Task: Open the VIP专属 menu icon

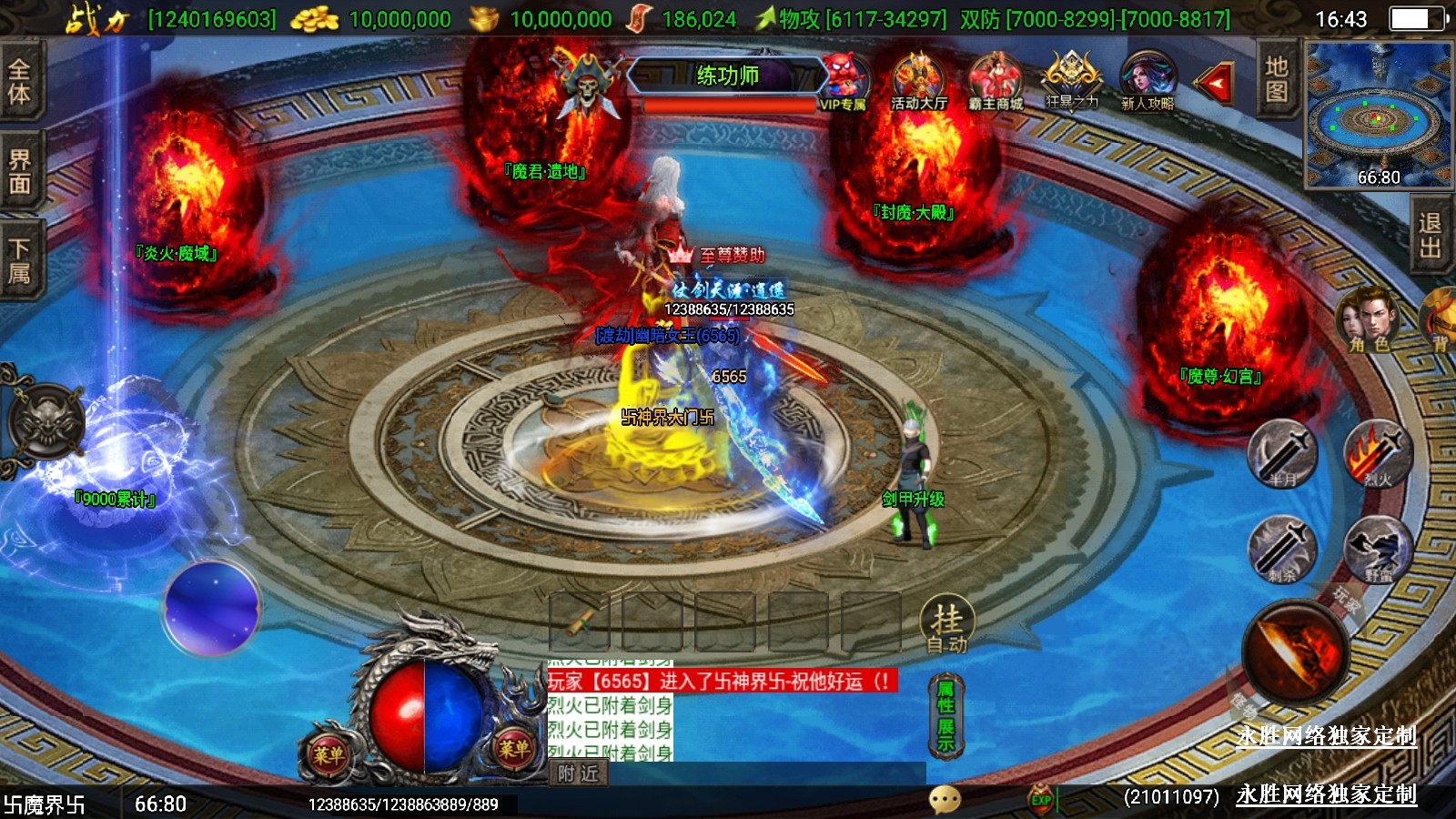Action: click(844, 80)
